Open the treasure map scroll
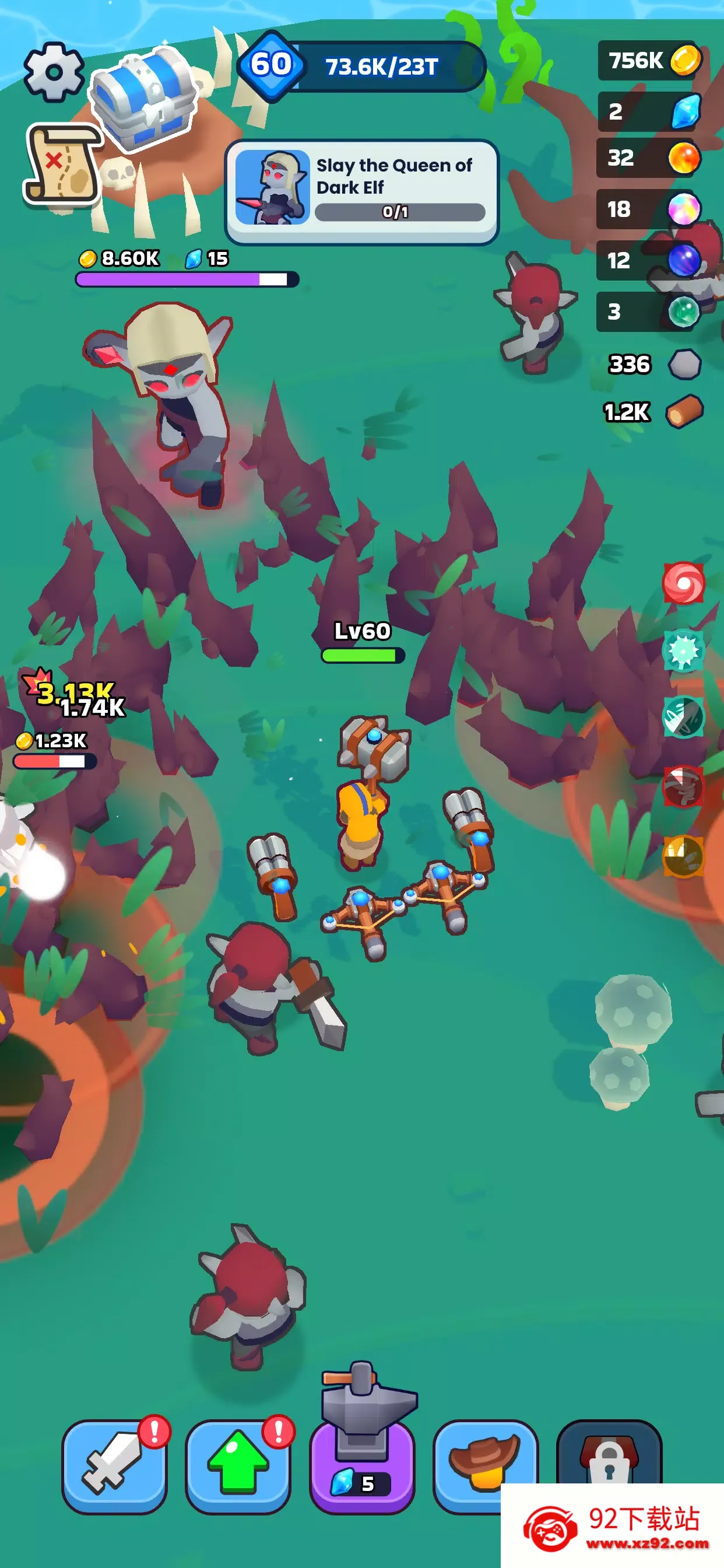Viewport: 724px width, 1568px height. pos(62,164)
